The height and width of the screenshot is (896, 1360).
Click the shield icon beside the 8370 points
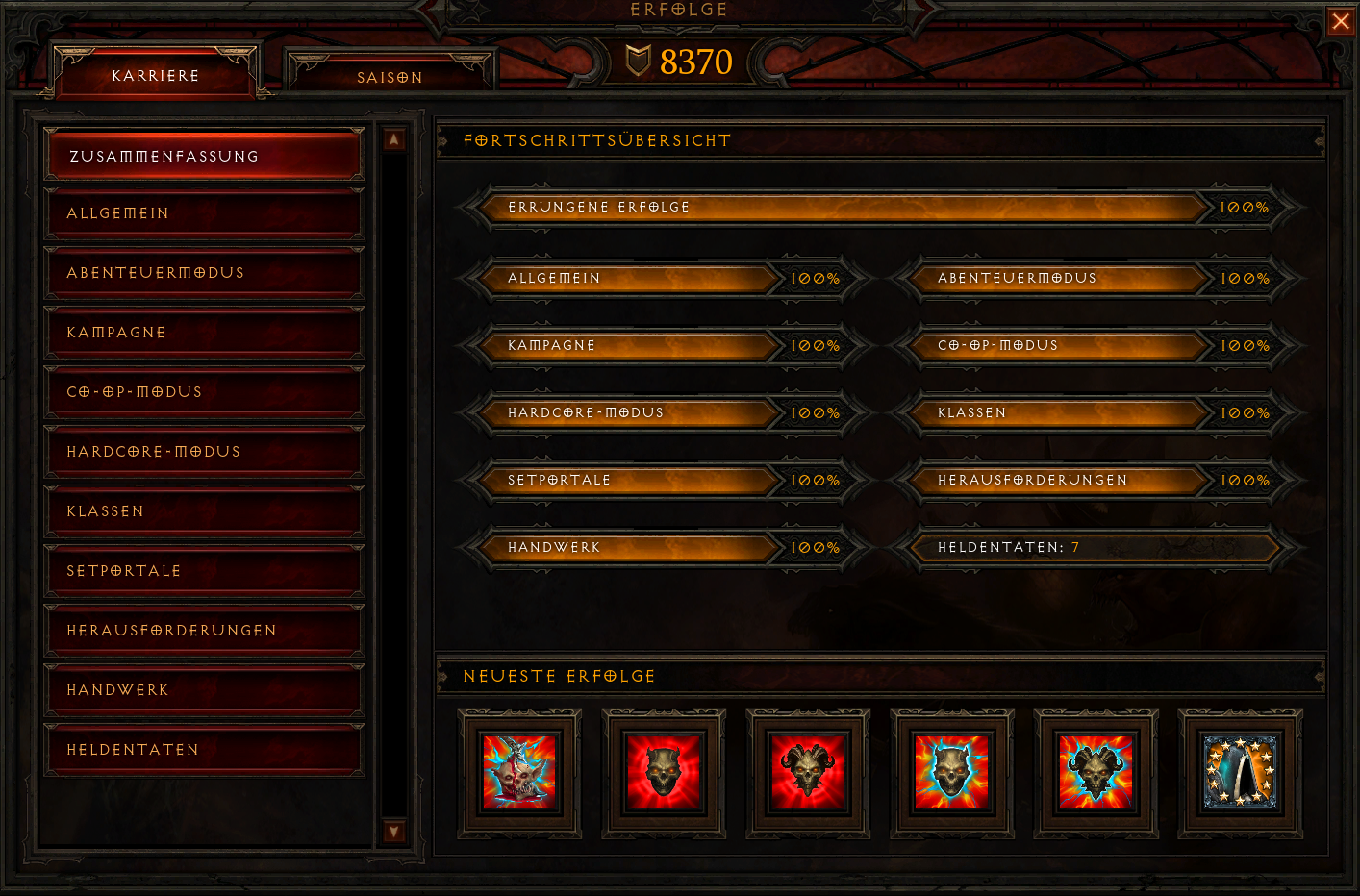(x=636, y=62)
